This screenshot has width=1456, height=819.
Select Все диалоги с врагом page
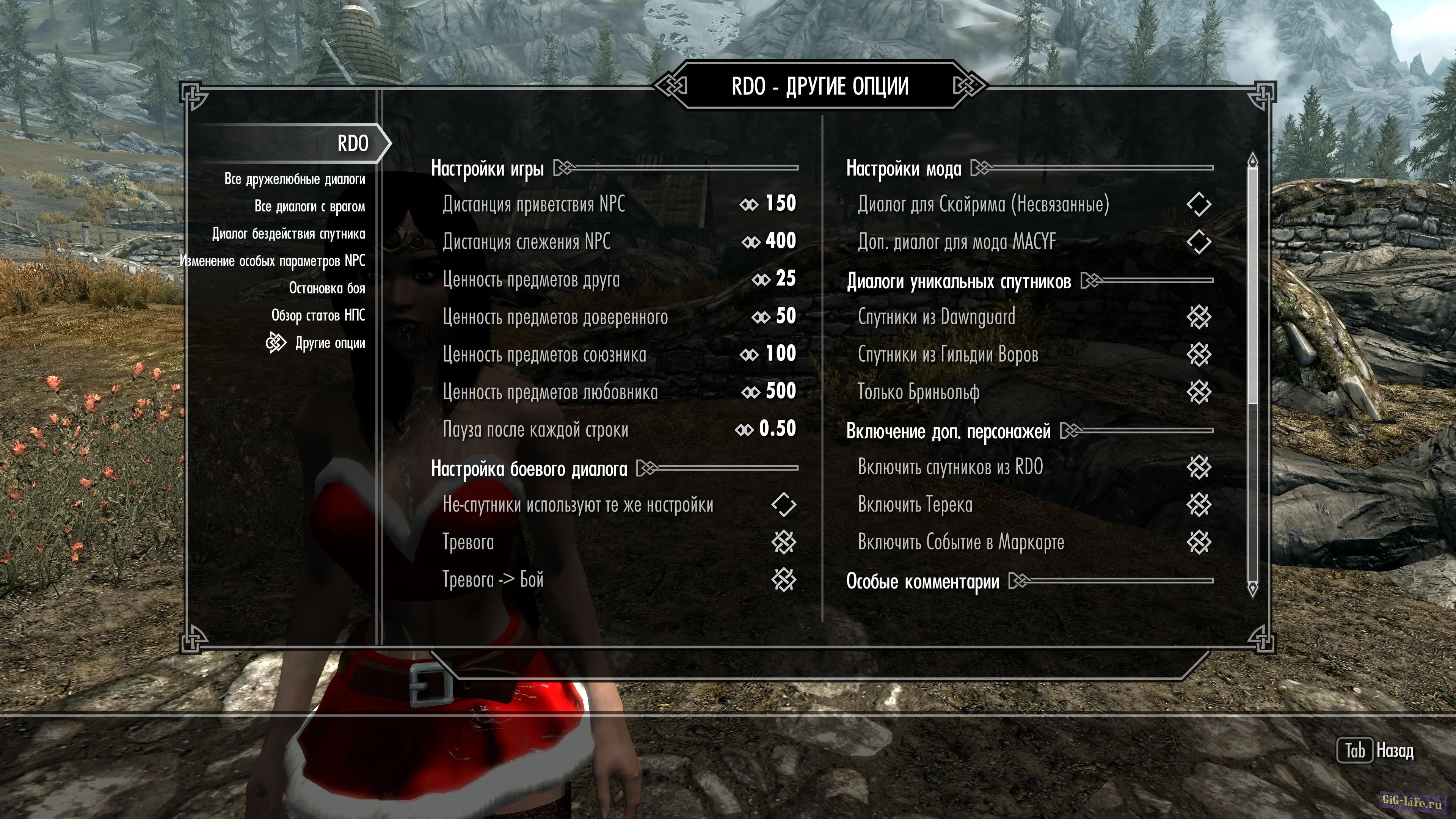309,206
